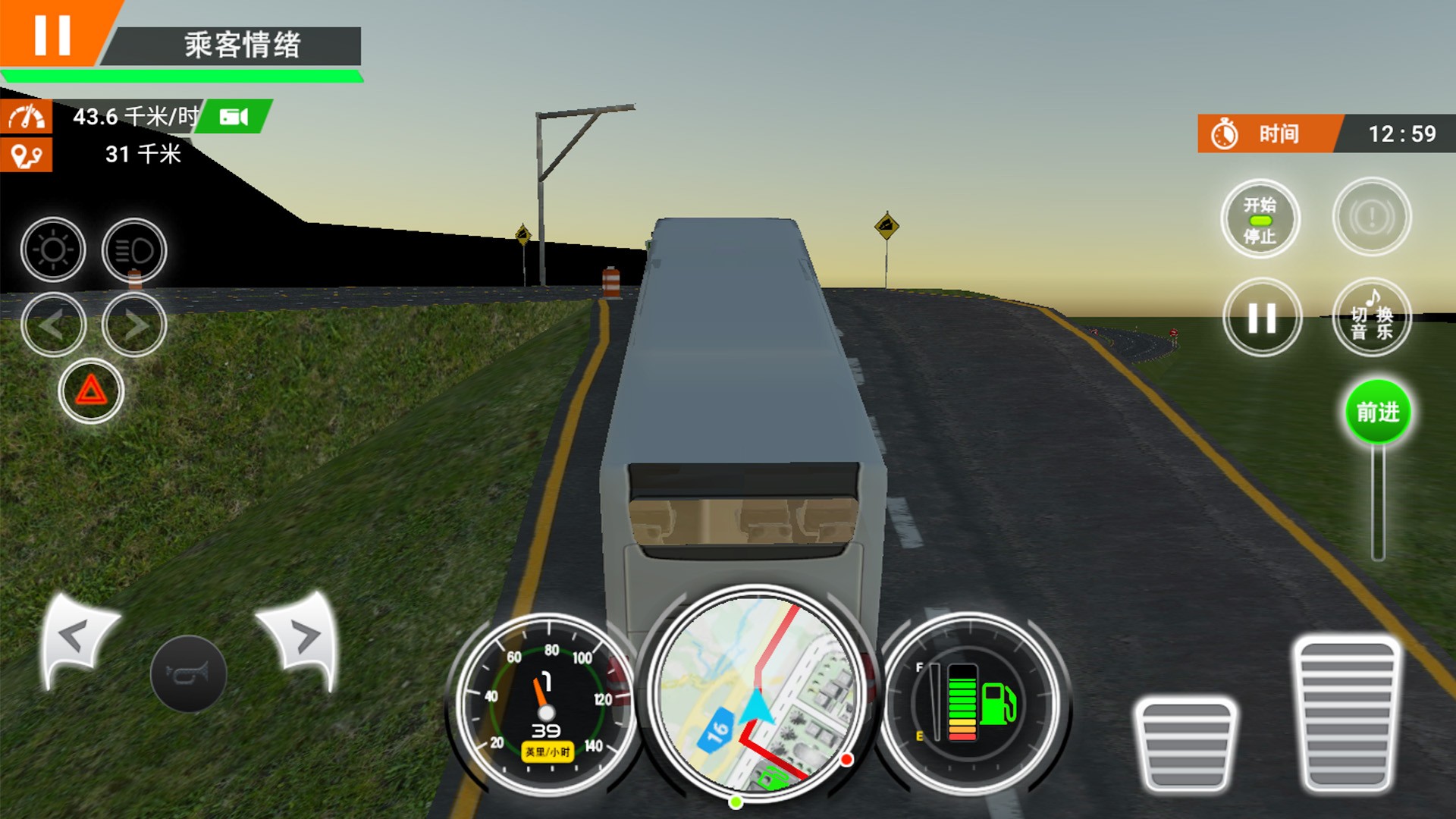The height and width of the screenshot is (819, 1456).
Task: Turn on the headlights
Action: pyautogui.click(x=134, y=249)
